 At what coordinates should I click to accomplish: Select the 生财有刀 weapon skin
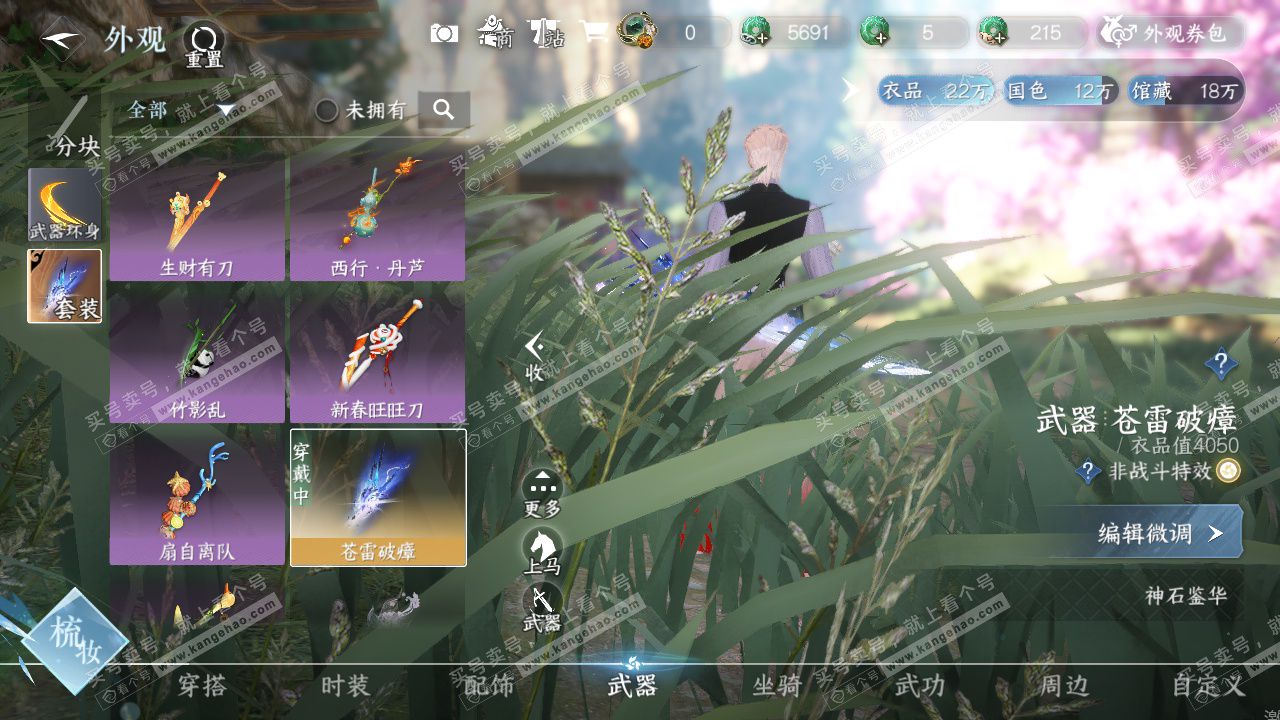point(197,220)
